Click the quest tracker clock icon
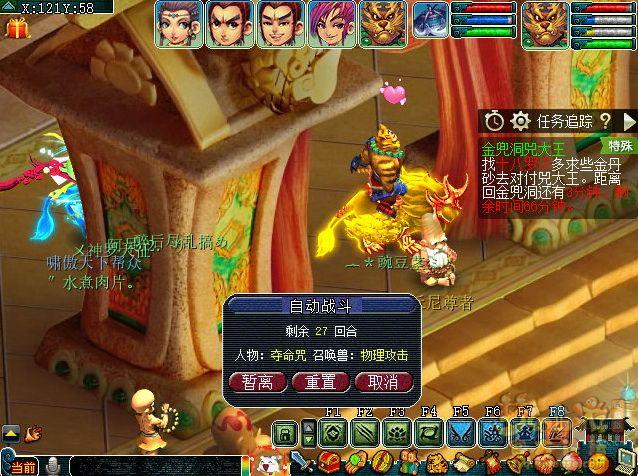The width and height of the screenshot is (638, 476). pos(494,121)
